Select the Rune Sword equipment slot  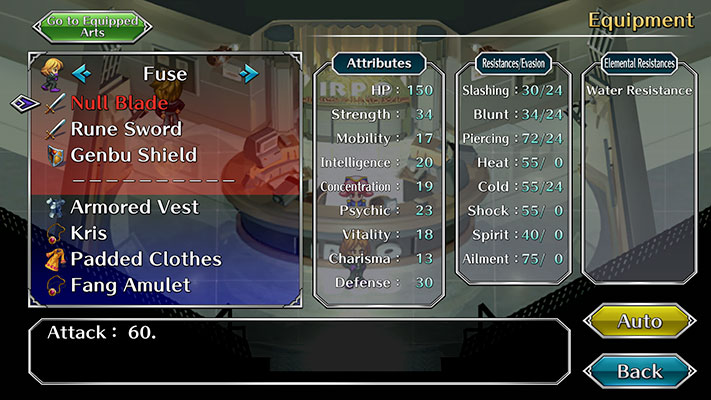pyautogui.click(x=125, y=129)
